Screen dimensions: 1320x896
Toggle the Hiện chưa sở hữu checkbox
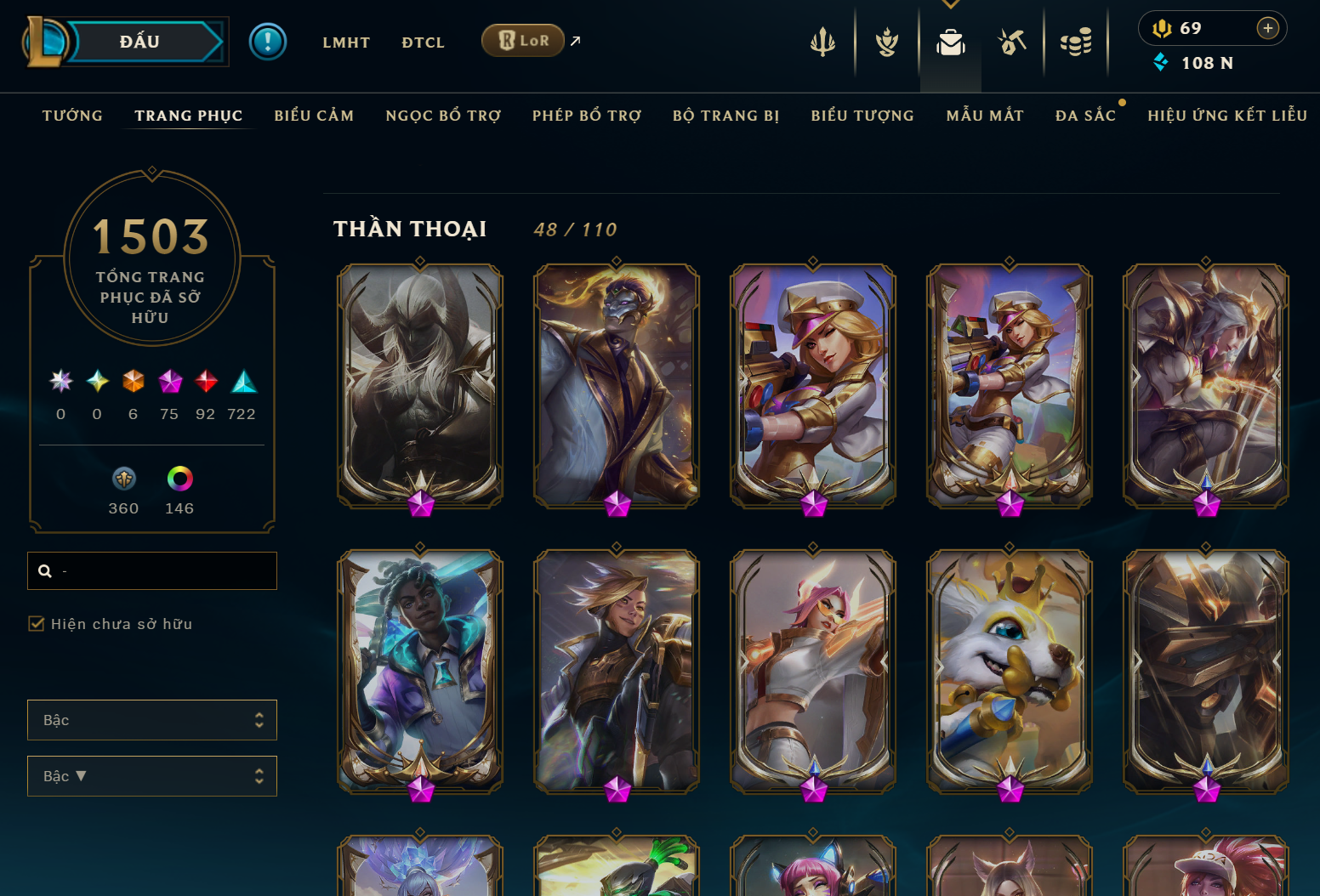(x=37, y=624)
